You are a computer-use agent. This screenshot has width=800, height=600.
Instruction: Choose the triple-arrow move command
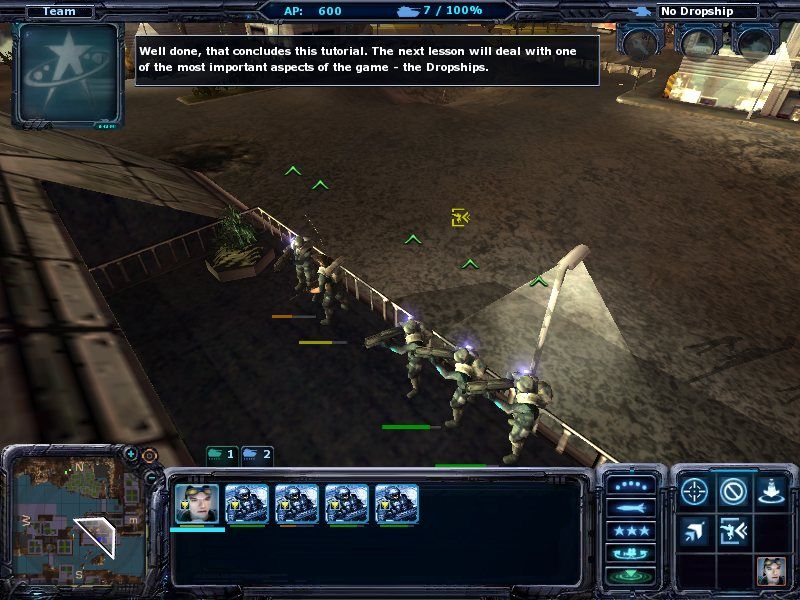pos(695,531)
